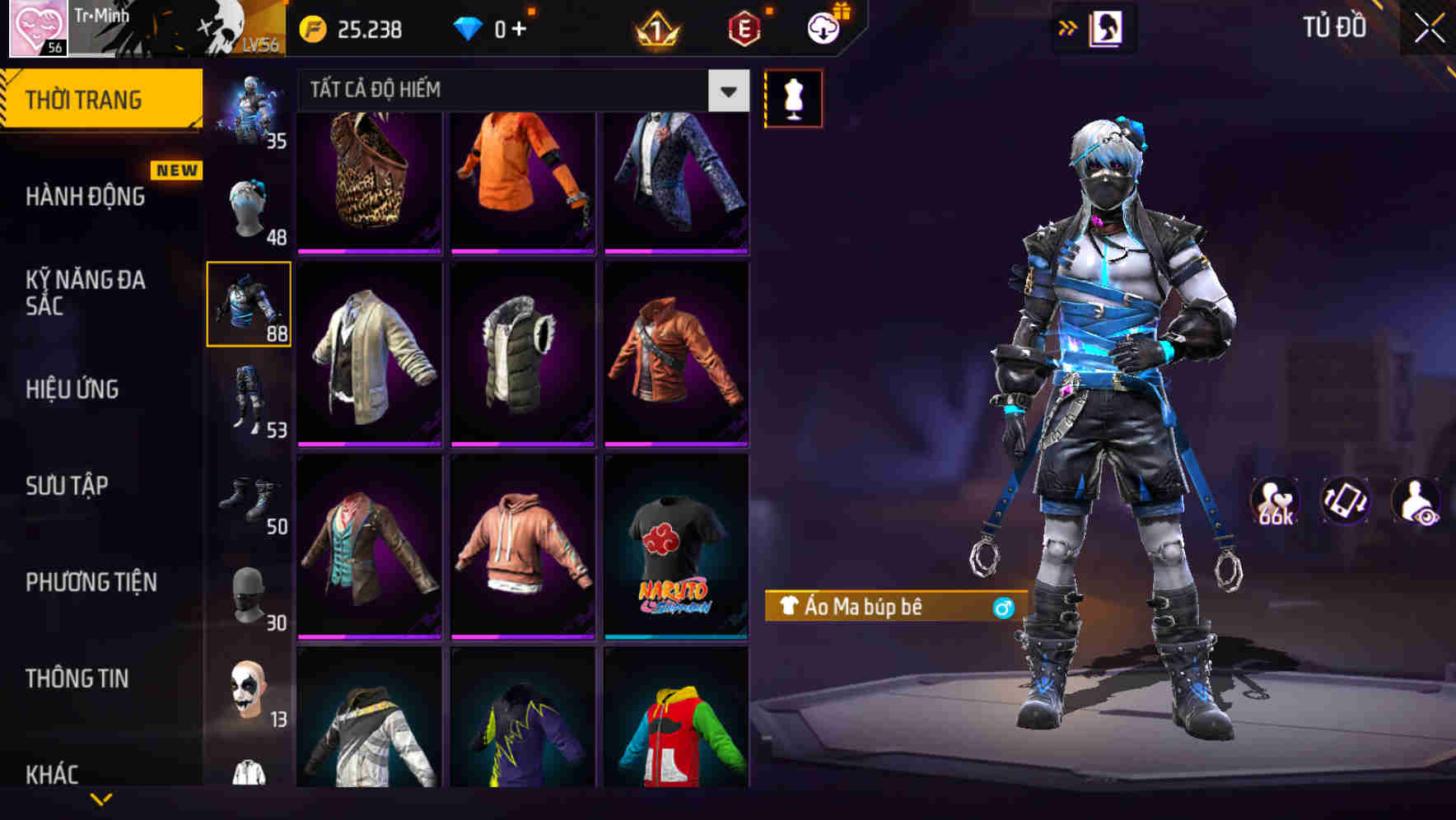
Task: Switch to the SƯU TẬP section
Action: coord(66,486)
